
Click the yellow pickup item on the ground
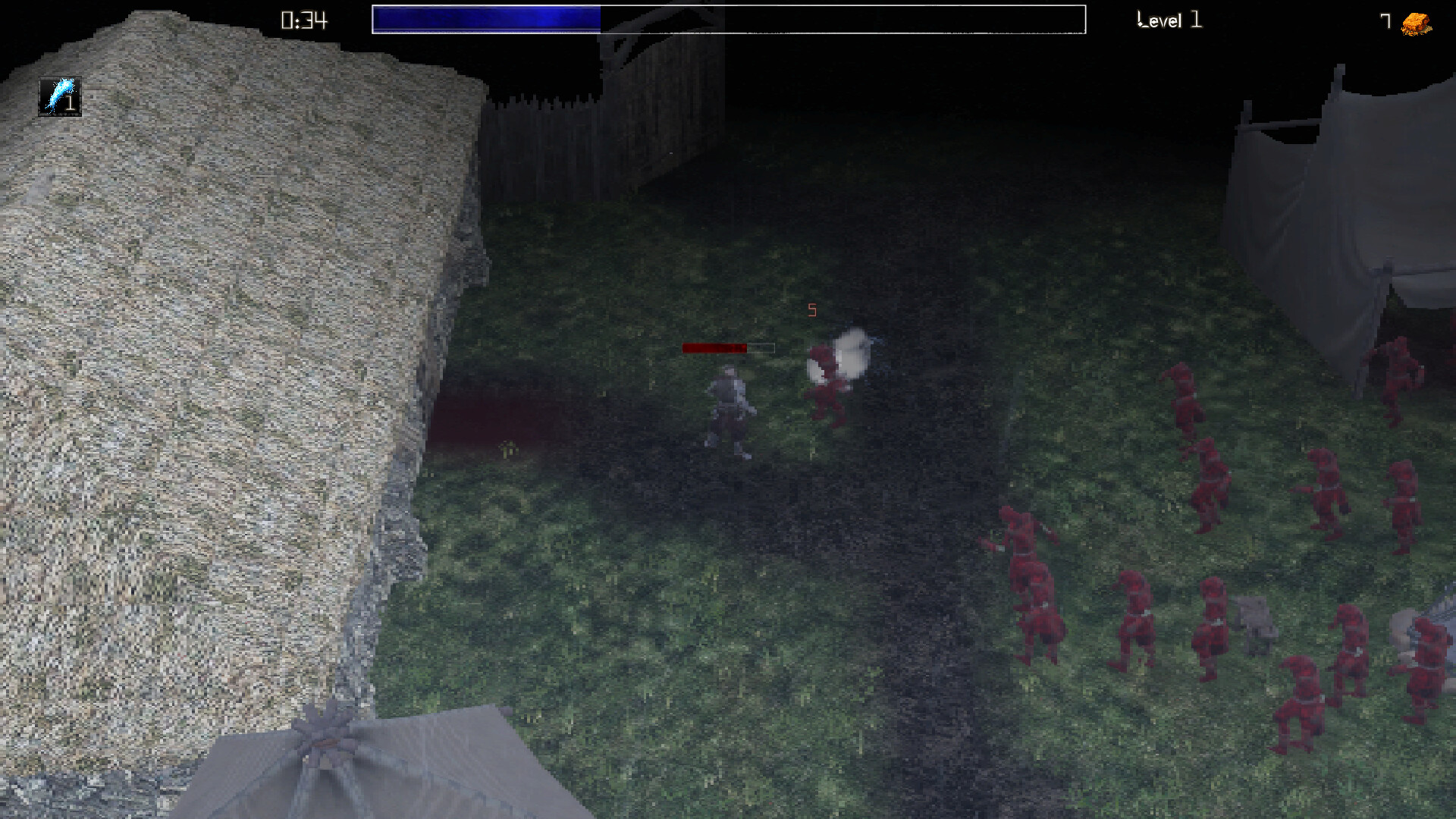click(510, 450)
